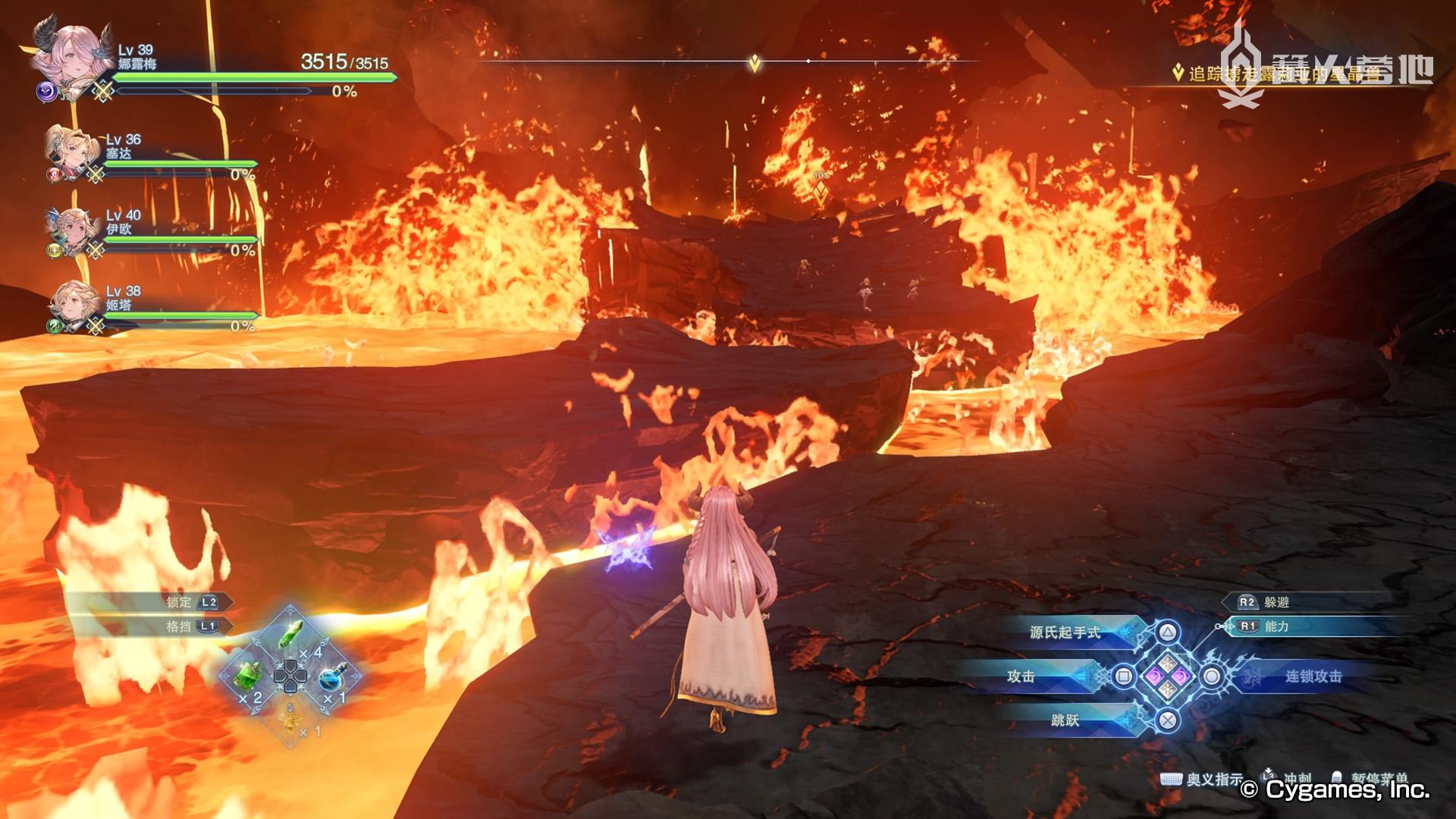
Task: Activate the 跳跃 jump action label
Action: [1065, 720]
